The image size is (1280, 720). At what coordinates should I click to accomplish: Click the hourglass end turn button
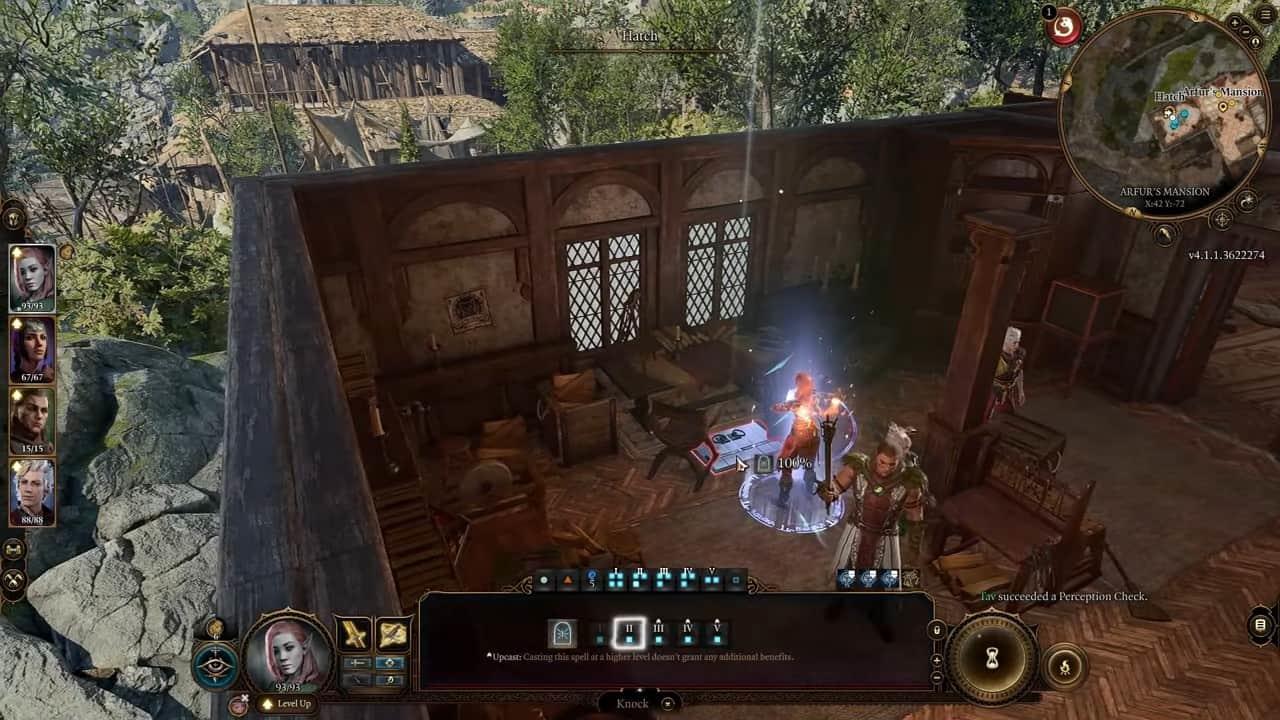click(x=992, y=658)
